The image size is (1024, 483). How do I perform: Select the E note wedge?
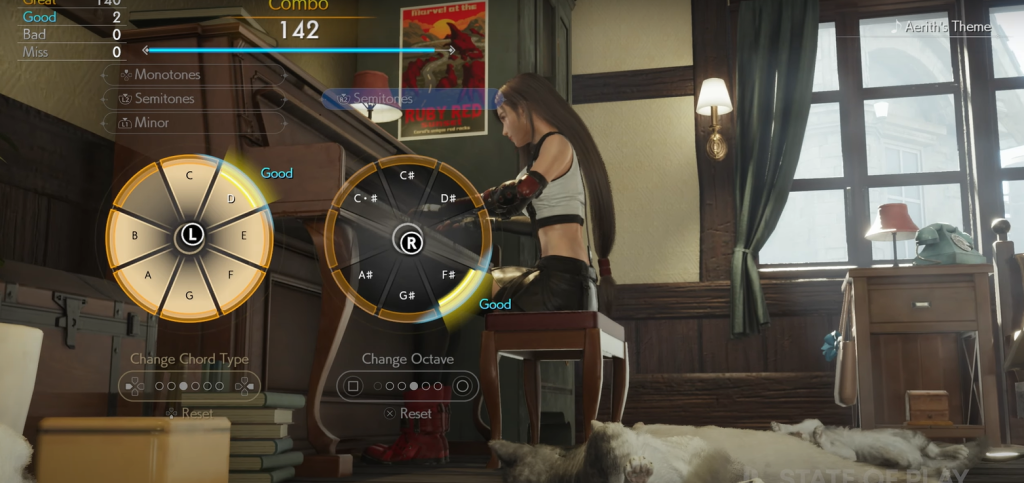pyautogui.click(x=245, y=236)
